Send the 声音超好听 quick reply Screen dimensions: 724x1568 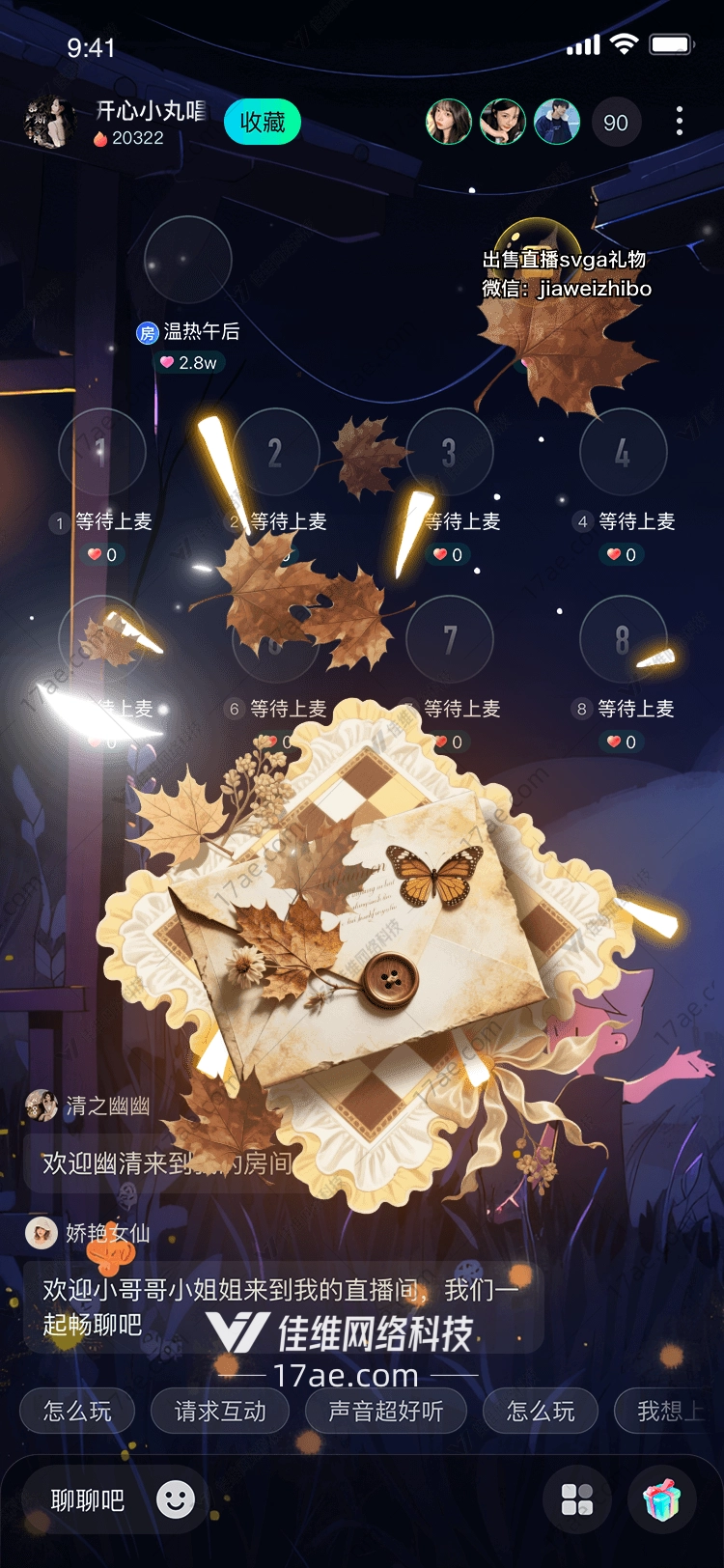click(x=386, y=1412)
